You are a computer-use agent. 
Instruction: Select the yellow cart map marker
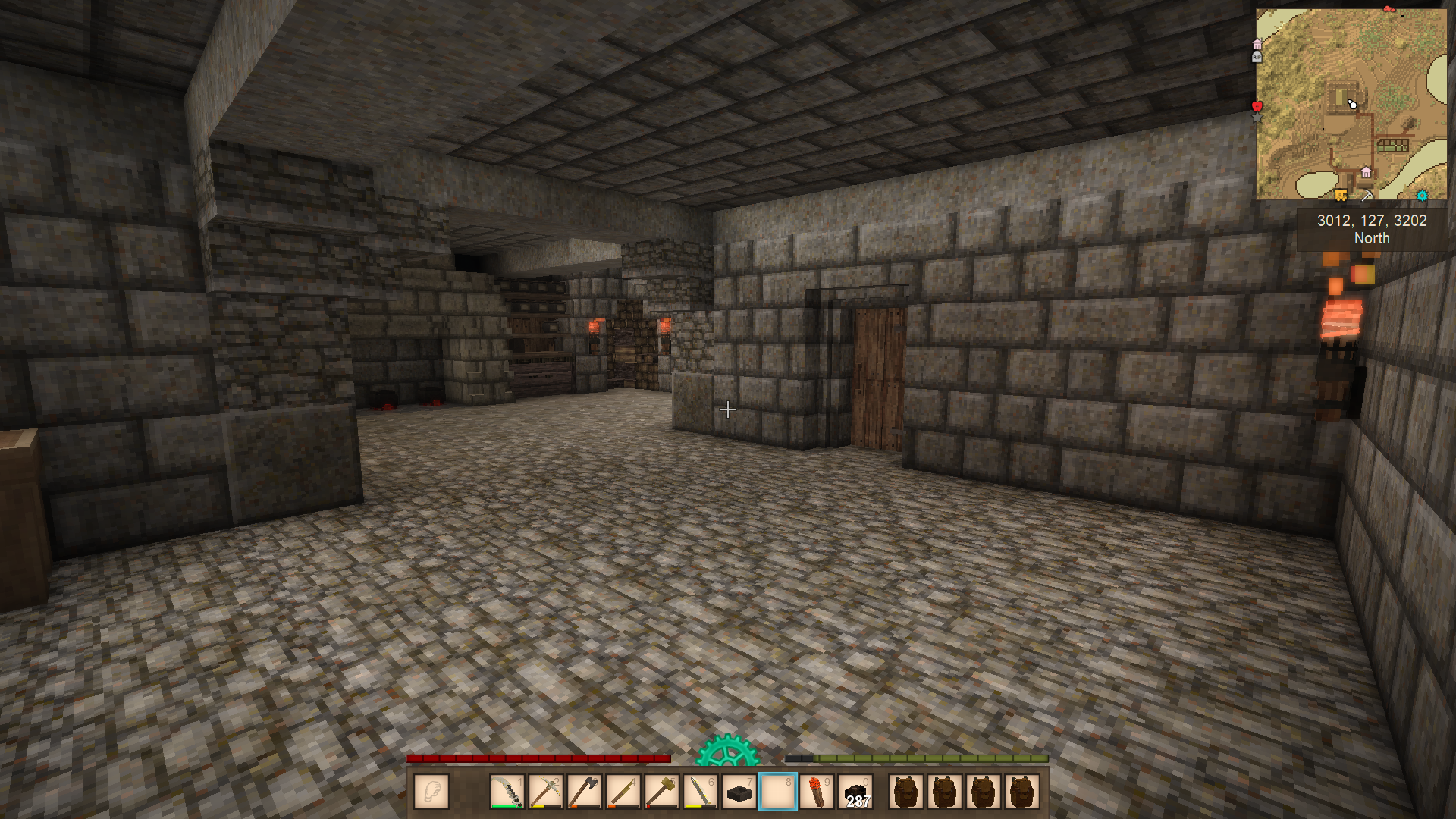pyautogui.click(x=1341, y=196)
